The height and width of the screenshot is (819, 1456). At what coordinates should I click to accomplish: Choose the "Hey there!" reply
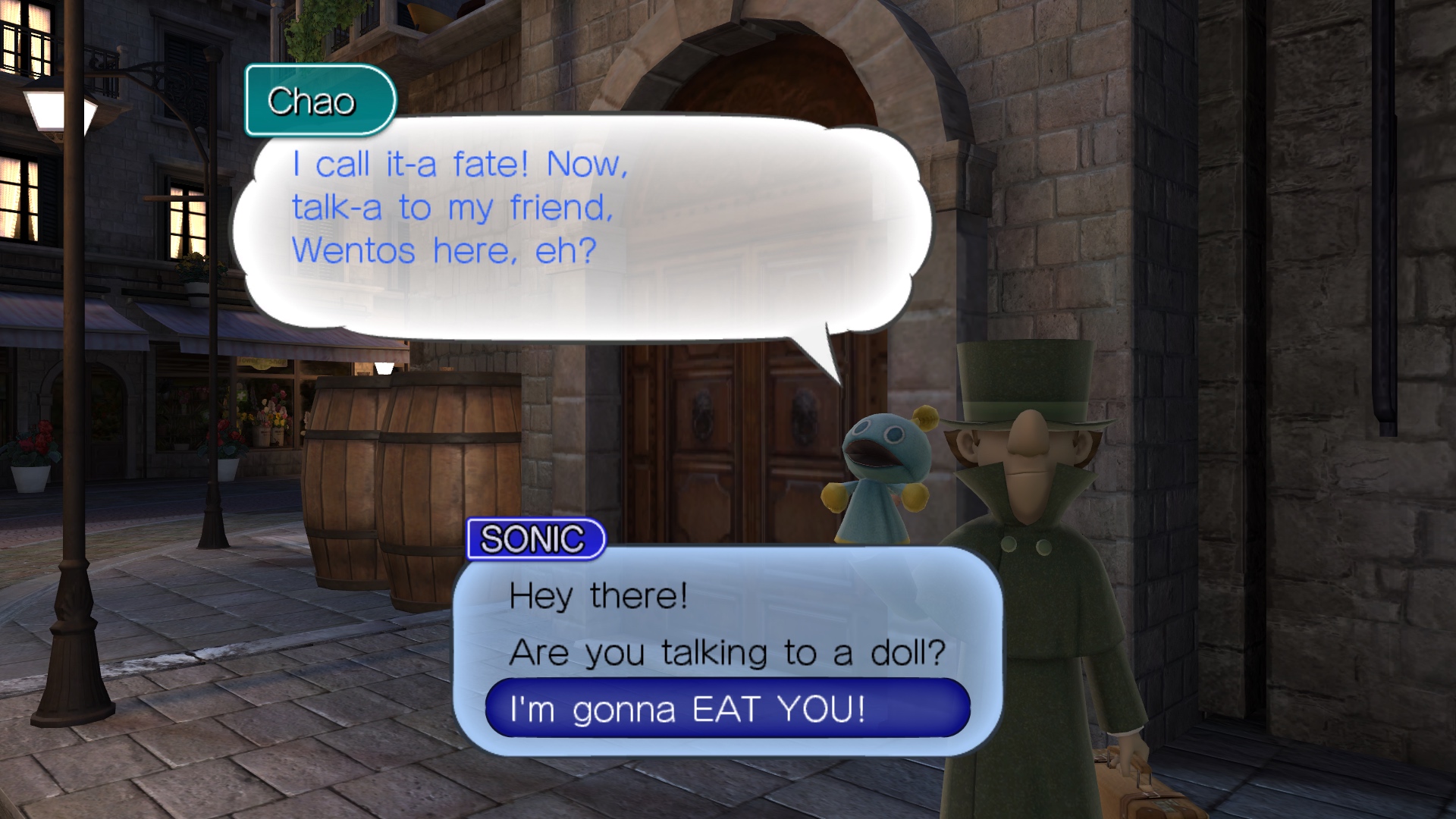[598, 596]
